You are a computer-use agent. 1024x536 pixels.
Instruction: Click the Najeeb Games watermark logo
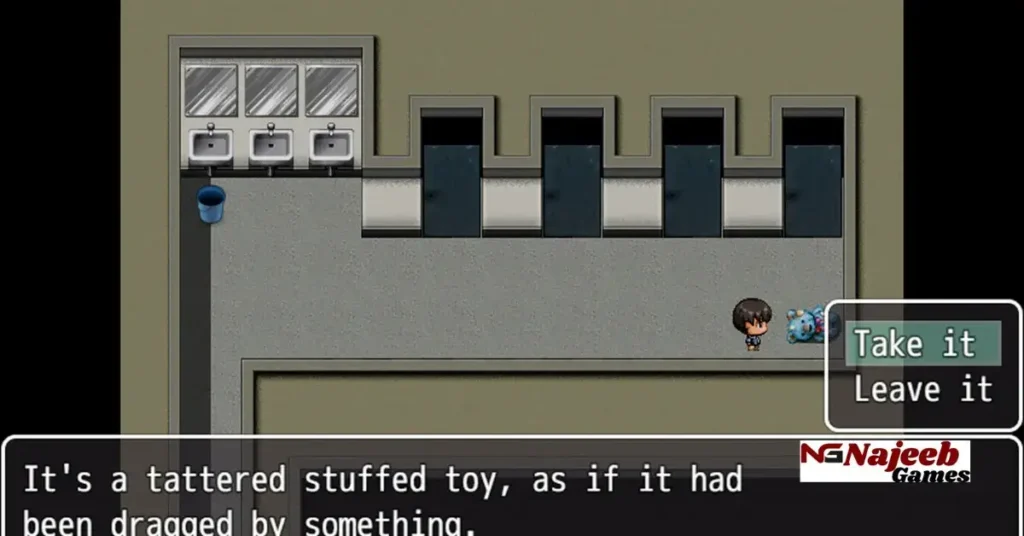pos(884,461)
